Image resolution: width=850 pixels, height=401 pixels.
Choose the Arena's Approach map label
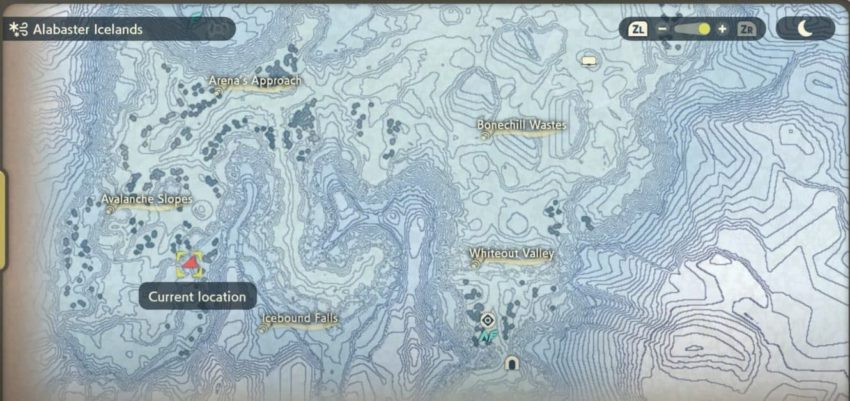click(254, 81)
